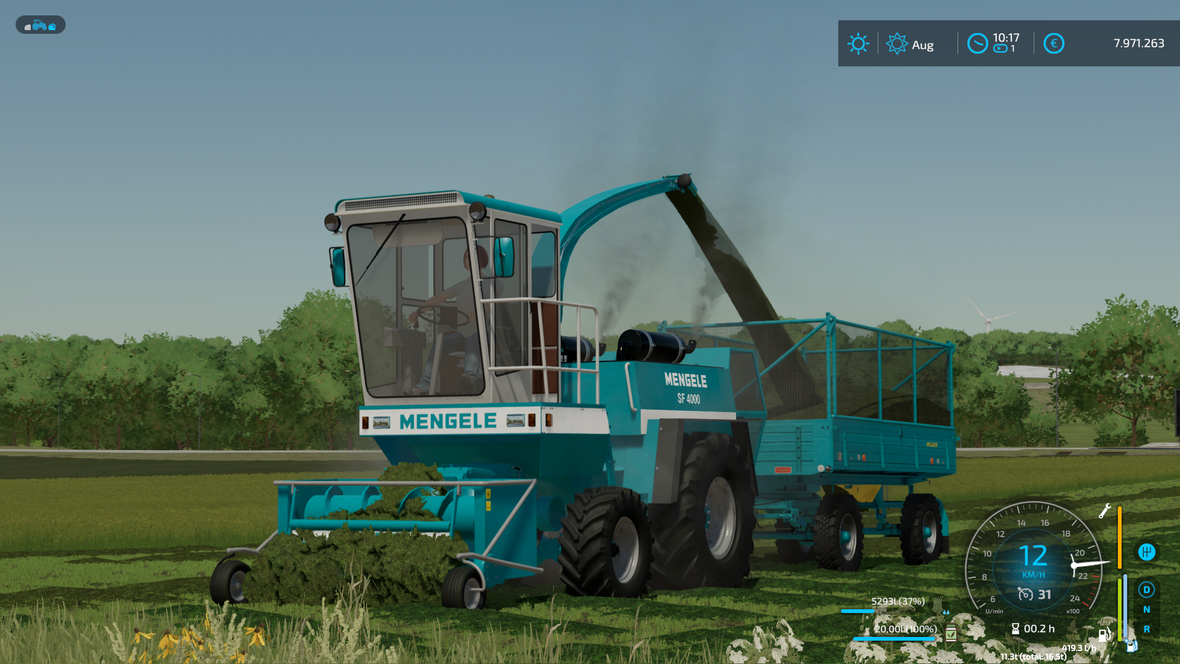
Task: Click the vehicle schema tractor icon
Action: click(40, 25)
